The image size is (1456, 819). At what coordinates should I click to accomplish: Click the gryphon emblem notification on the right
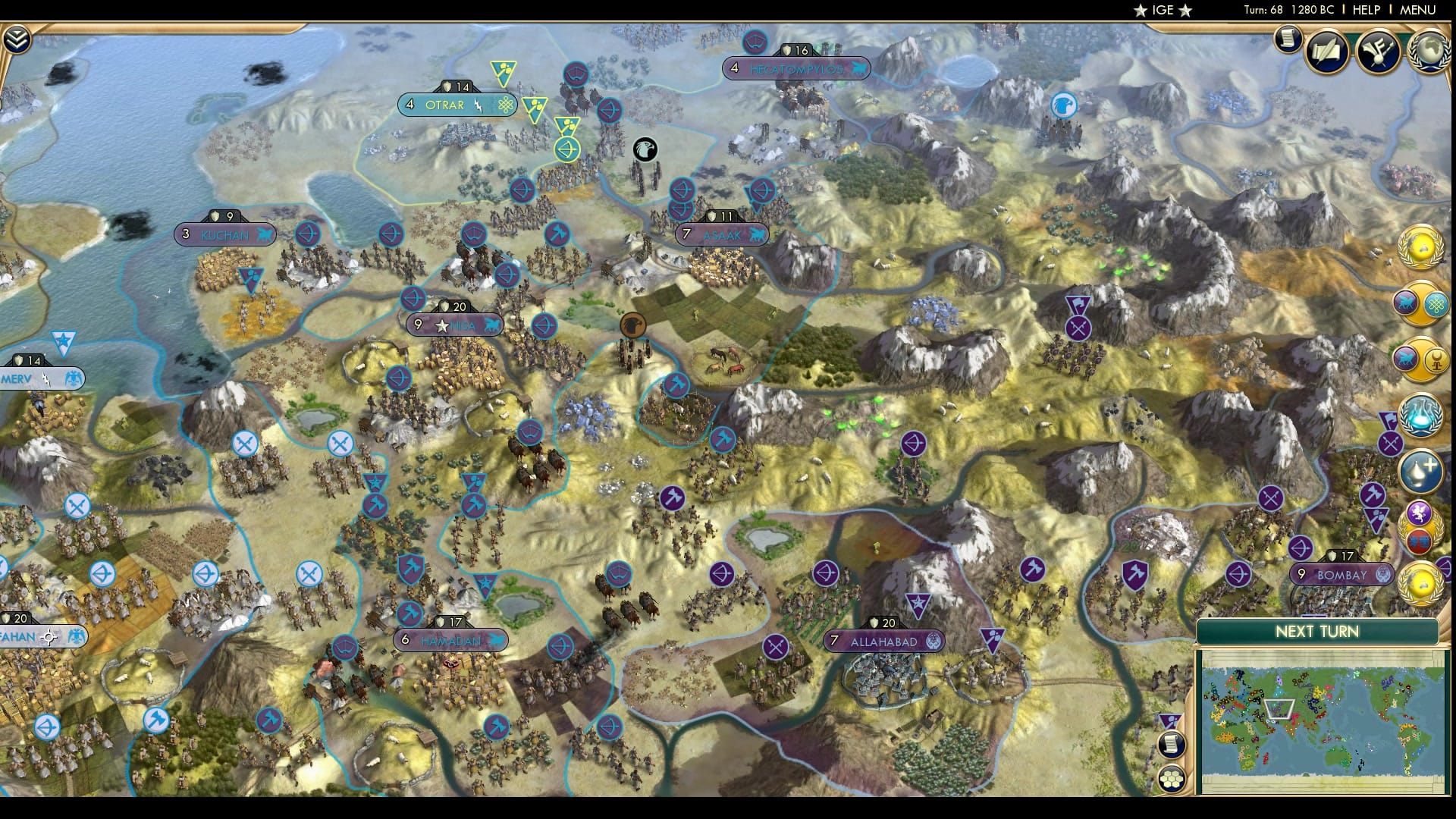click(x=1420, y=512)
